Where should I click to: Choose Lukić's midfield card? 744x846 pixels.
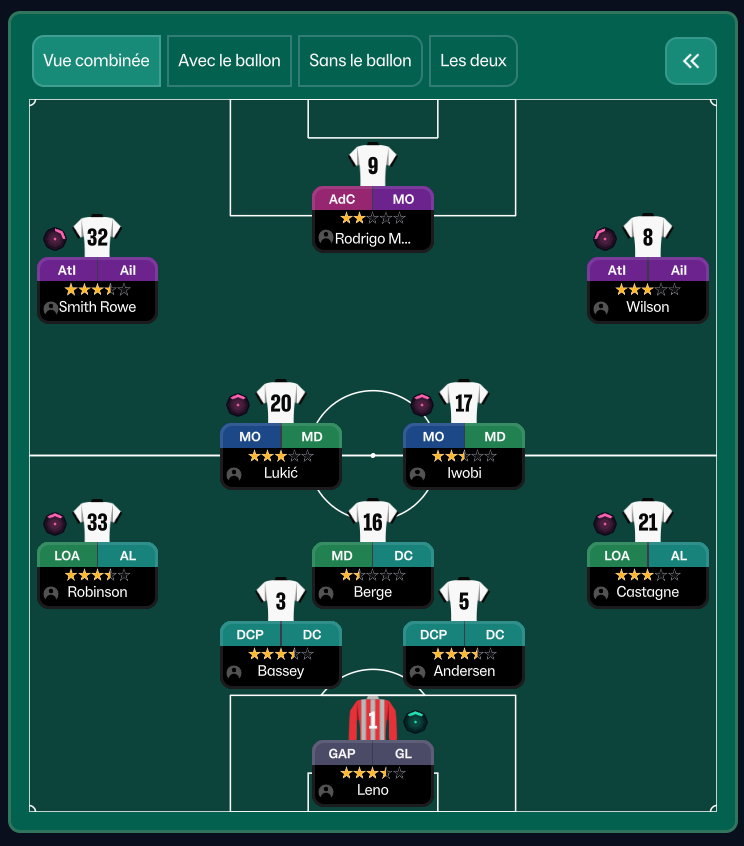click(280, 455)
